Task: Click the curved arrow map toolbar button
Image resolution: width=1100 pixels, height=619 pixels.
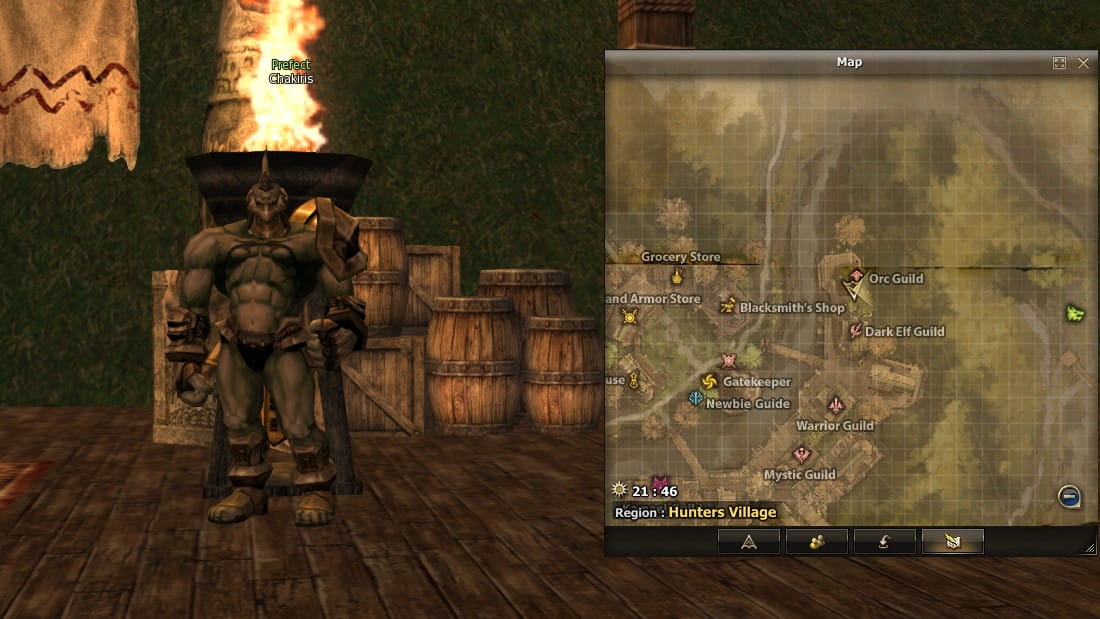Action: coord(884,542)
